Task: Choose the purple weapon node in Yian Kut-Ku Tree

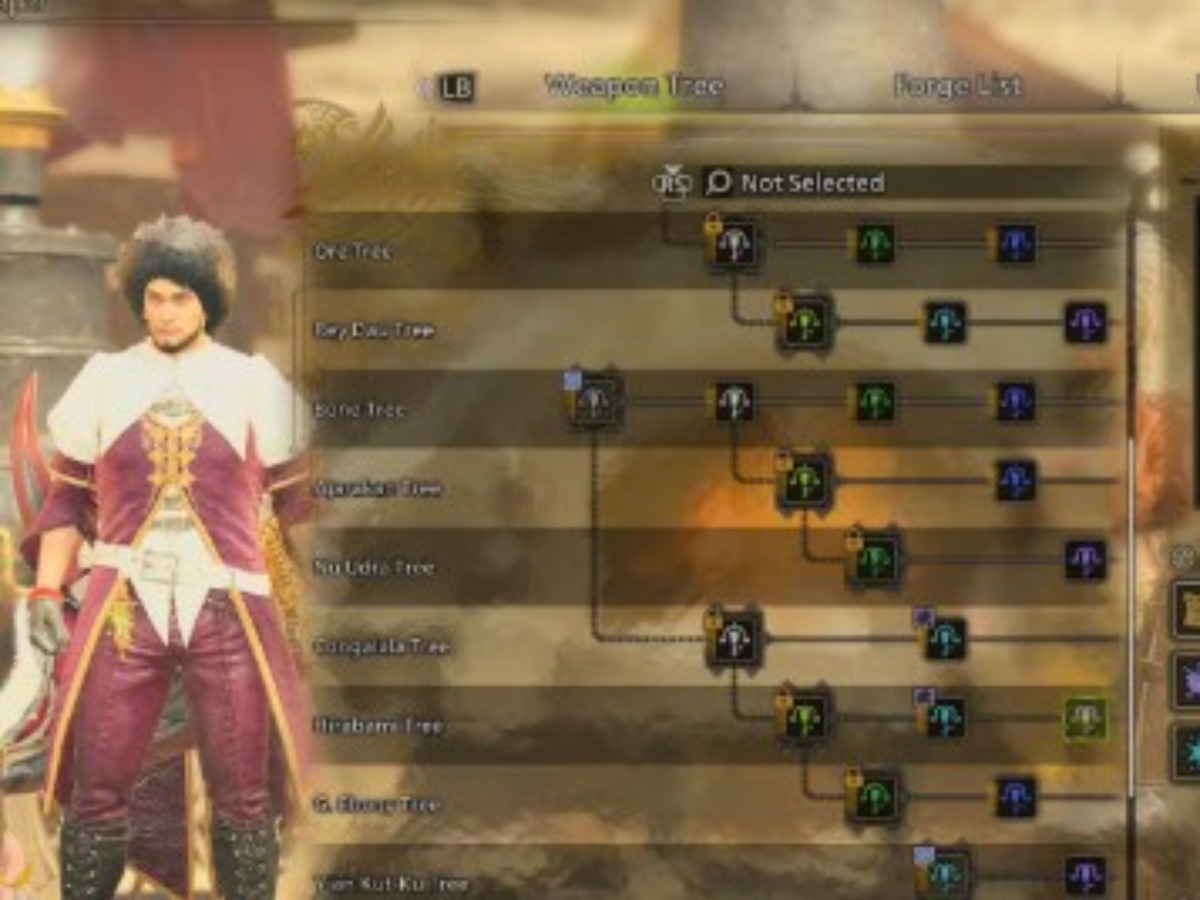Action: (1085, 875)
